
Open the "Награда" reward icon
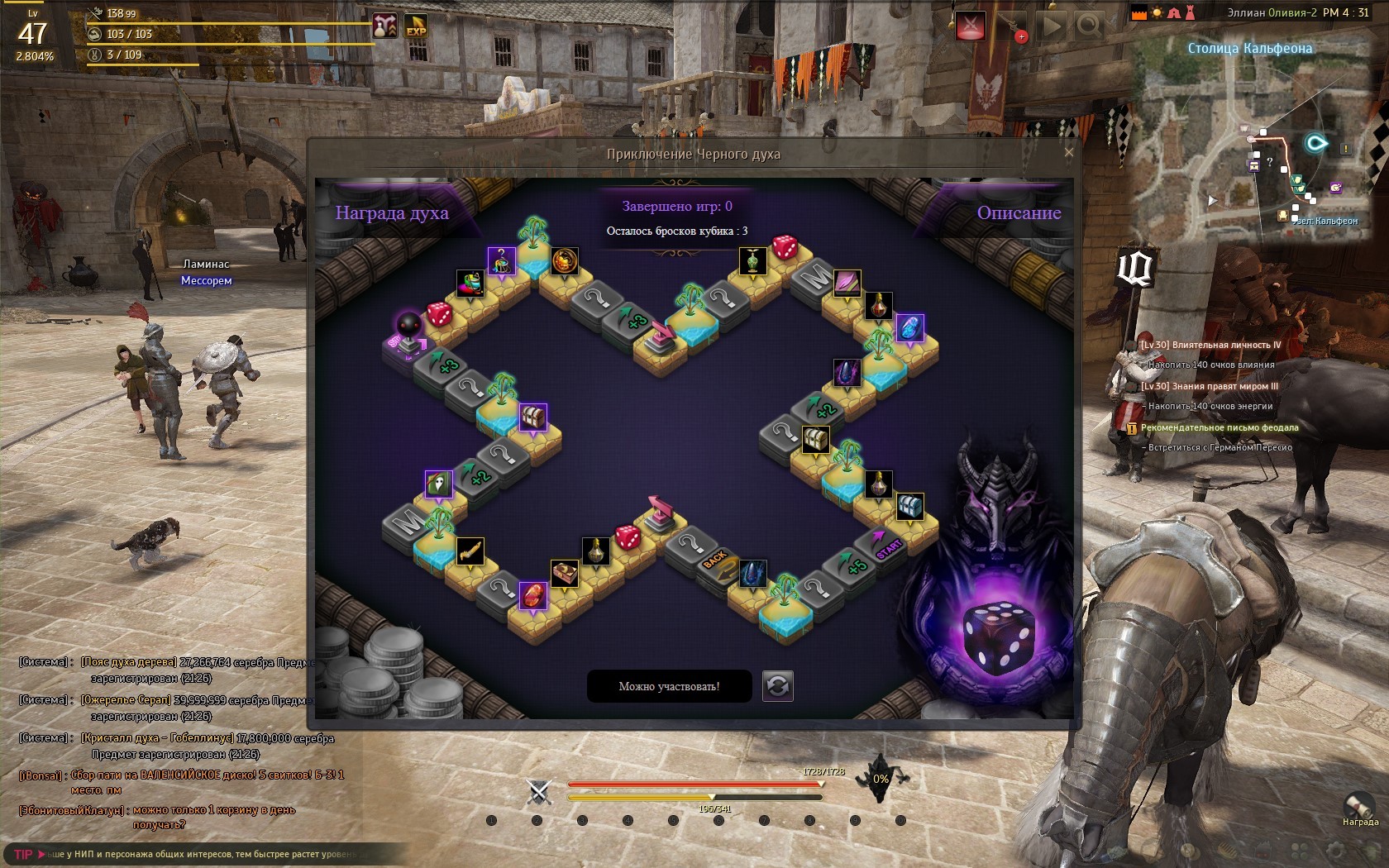click(x=1359, y=807)
